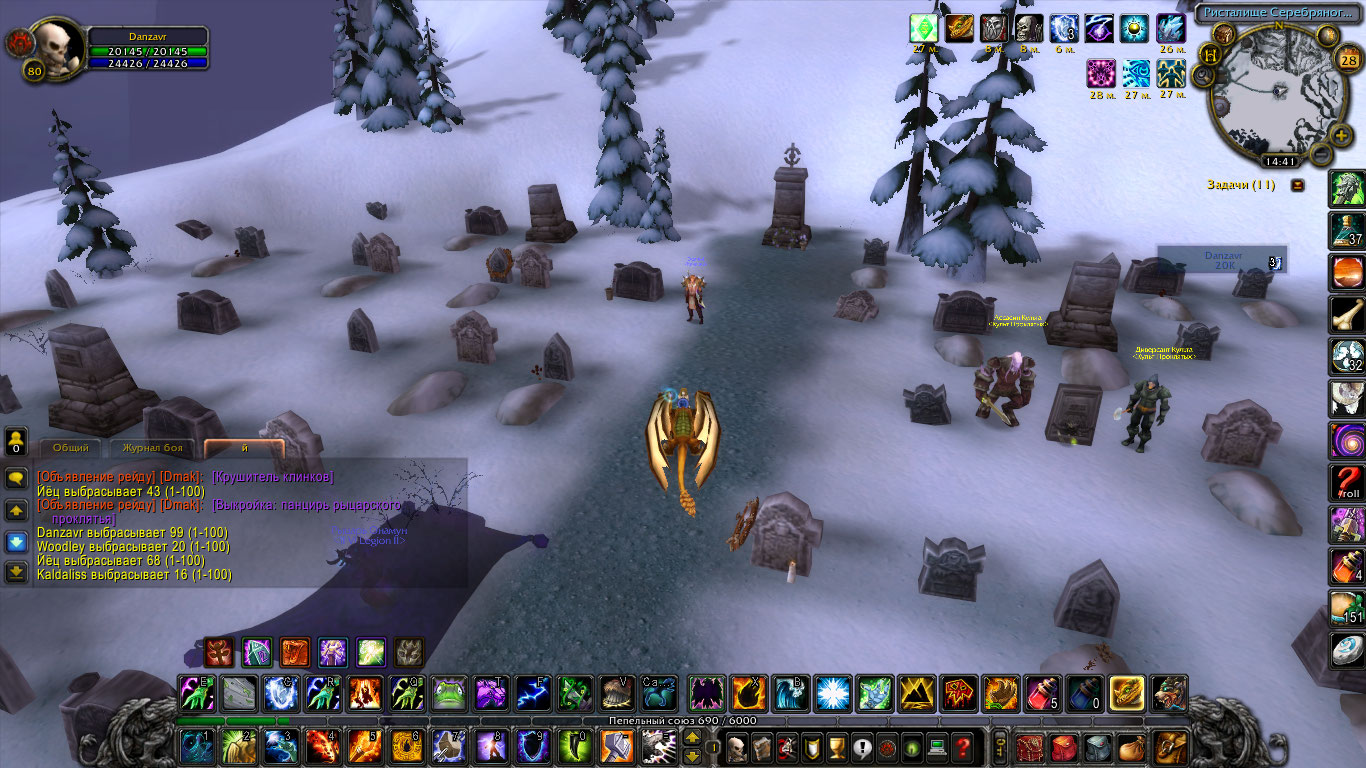Click the white snowflake burst ability
This screenshot has height=768, width=1366.
point(832,693)
